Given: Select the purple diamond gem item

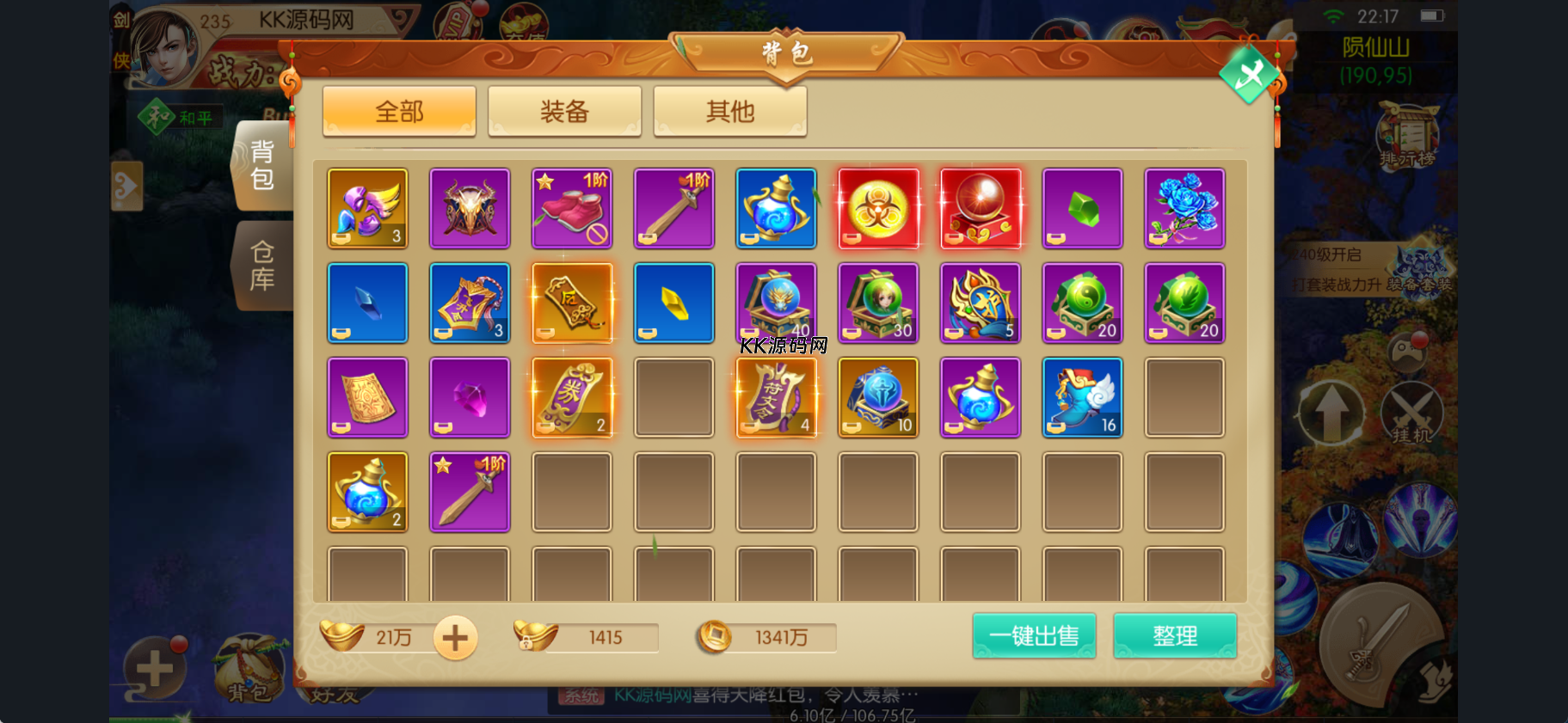Looking at the screenshot, I should click(x=470, y=398).
